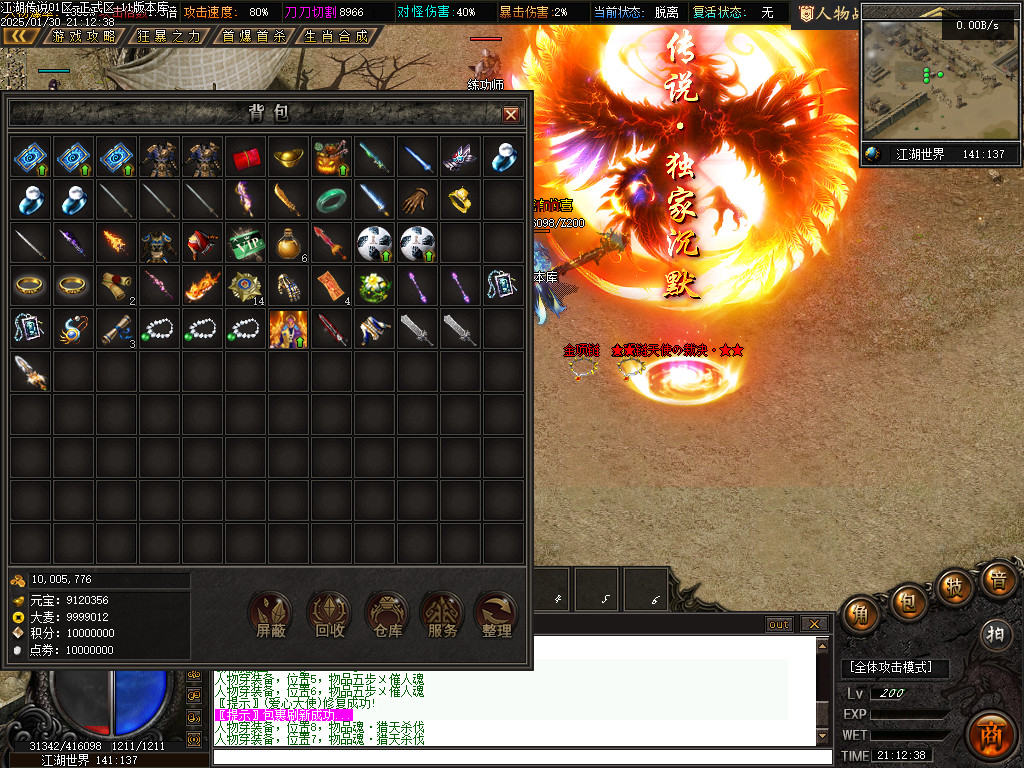The height and width of the screenshot is (768, 1024).
Task: Click the 服务 service button
Action: [442, 614]
